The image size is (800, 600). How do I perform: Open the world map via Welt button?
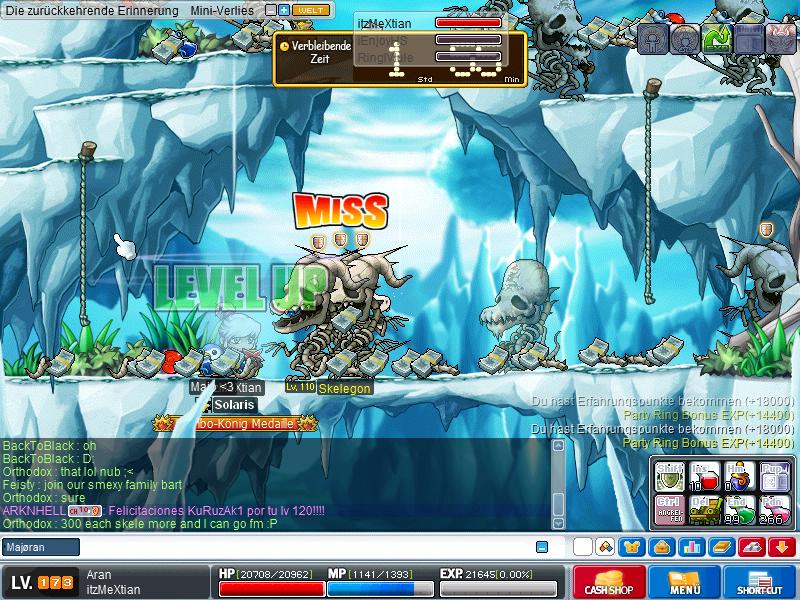pyautogui.click(x=309, y=10)
